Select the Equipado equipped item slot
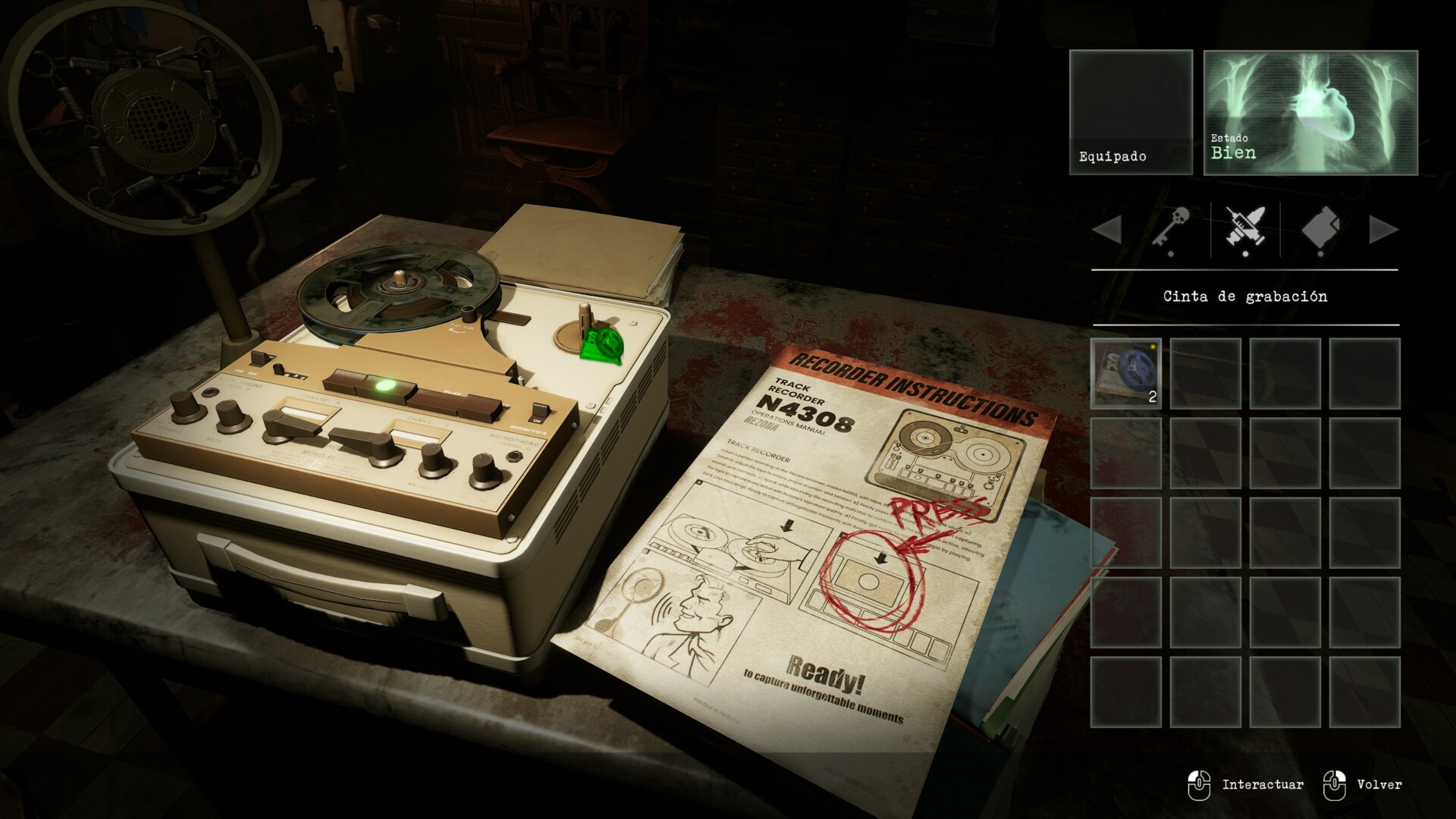1456x819 pixels. point(1131,112)
